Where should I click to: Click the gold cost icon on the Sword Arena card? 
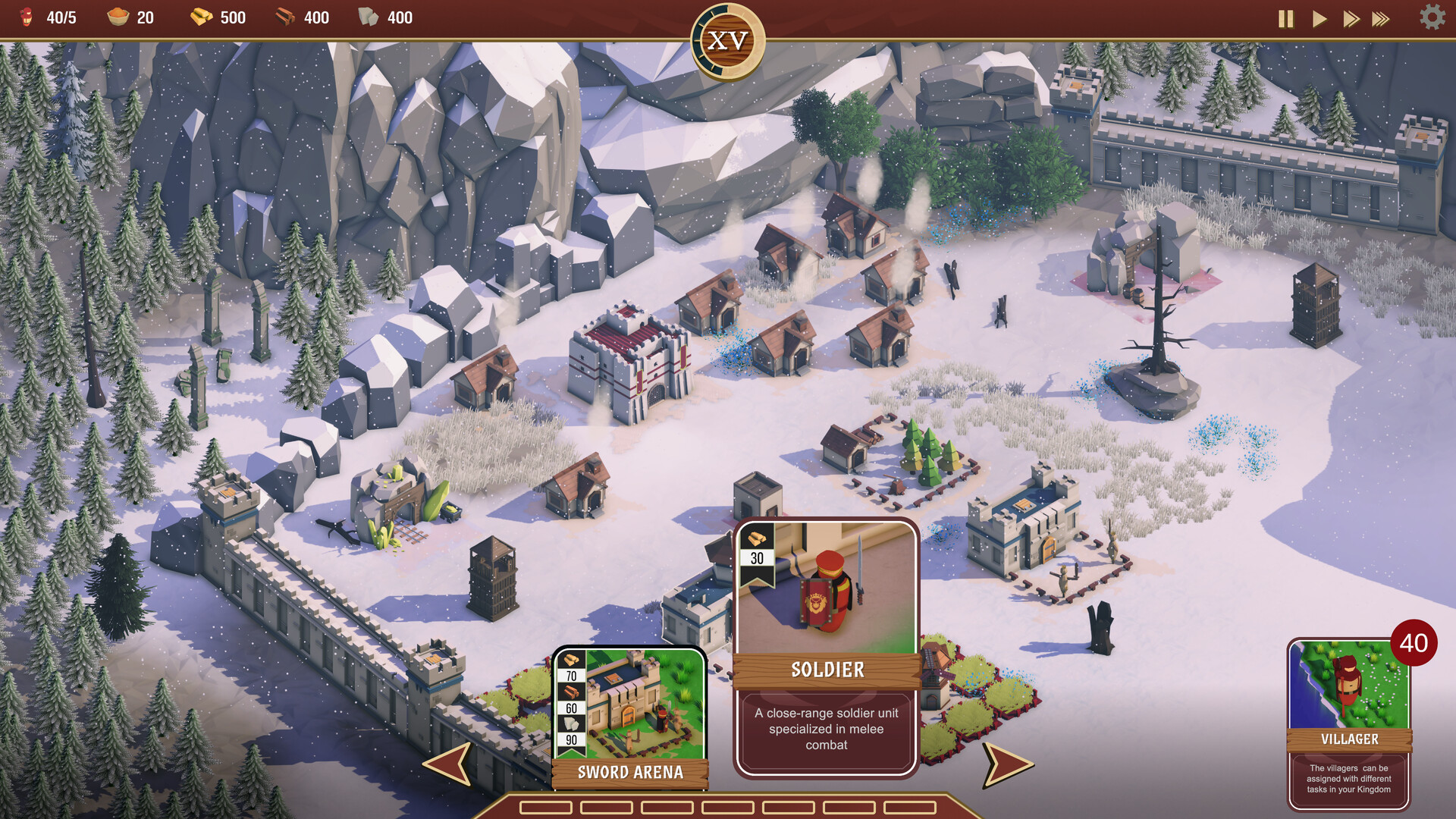click(570, 660)
